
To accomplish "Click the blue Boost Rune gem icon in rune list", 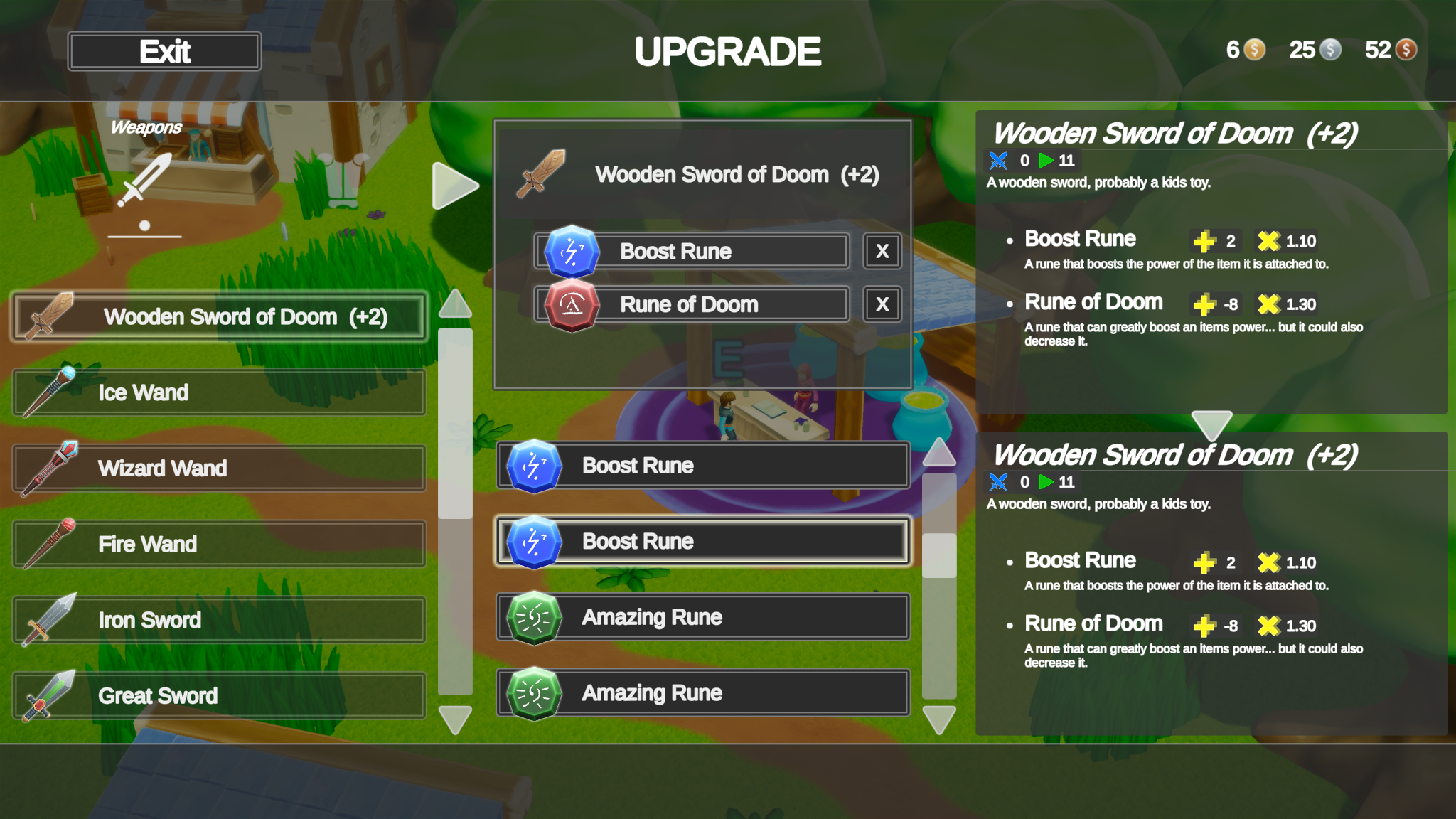I will tap(534, 466).
